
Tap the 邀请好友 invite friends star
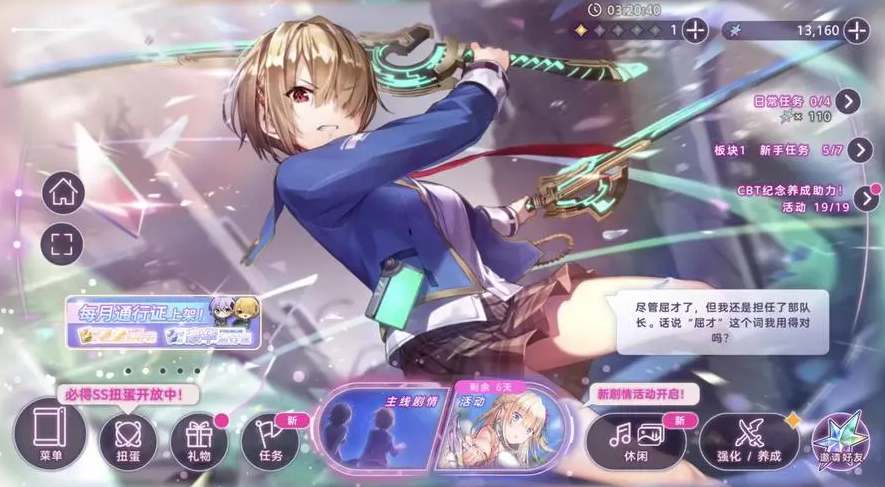840,440
